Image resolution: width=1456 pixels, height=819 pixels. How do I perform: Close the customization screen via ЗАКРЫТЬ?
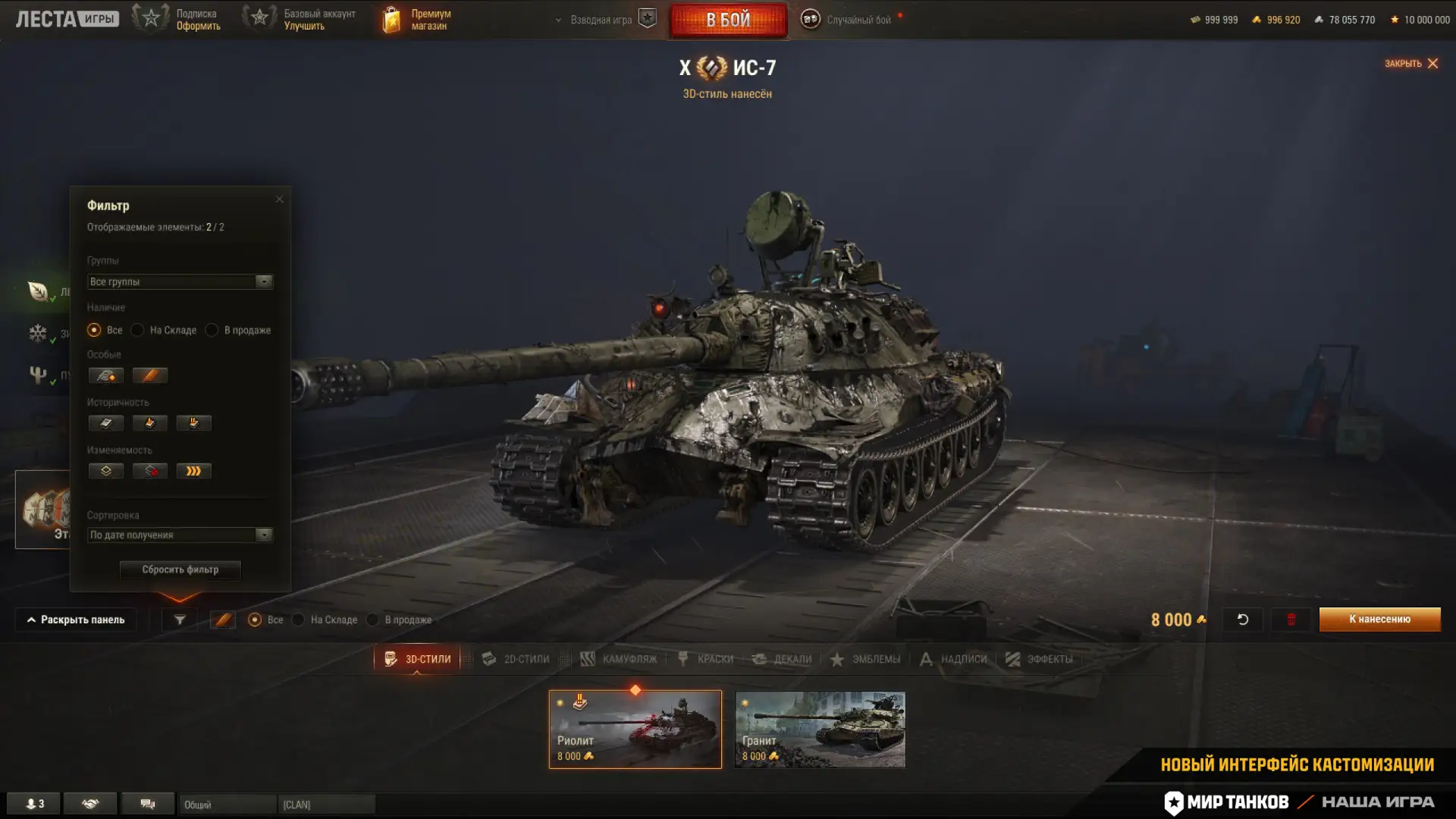click(1411, 64)
